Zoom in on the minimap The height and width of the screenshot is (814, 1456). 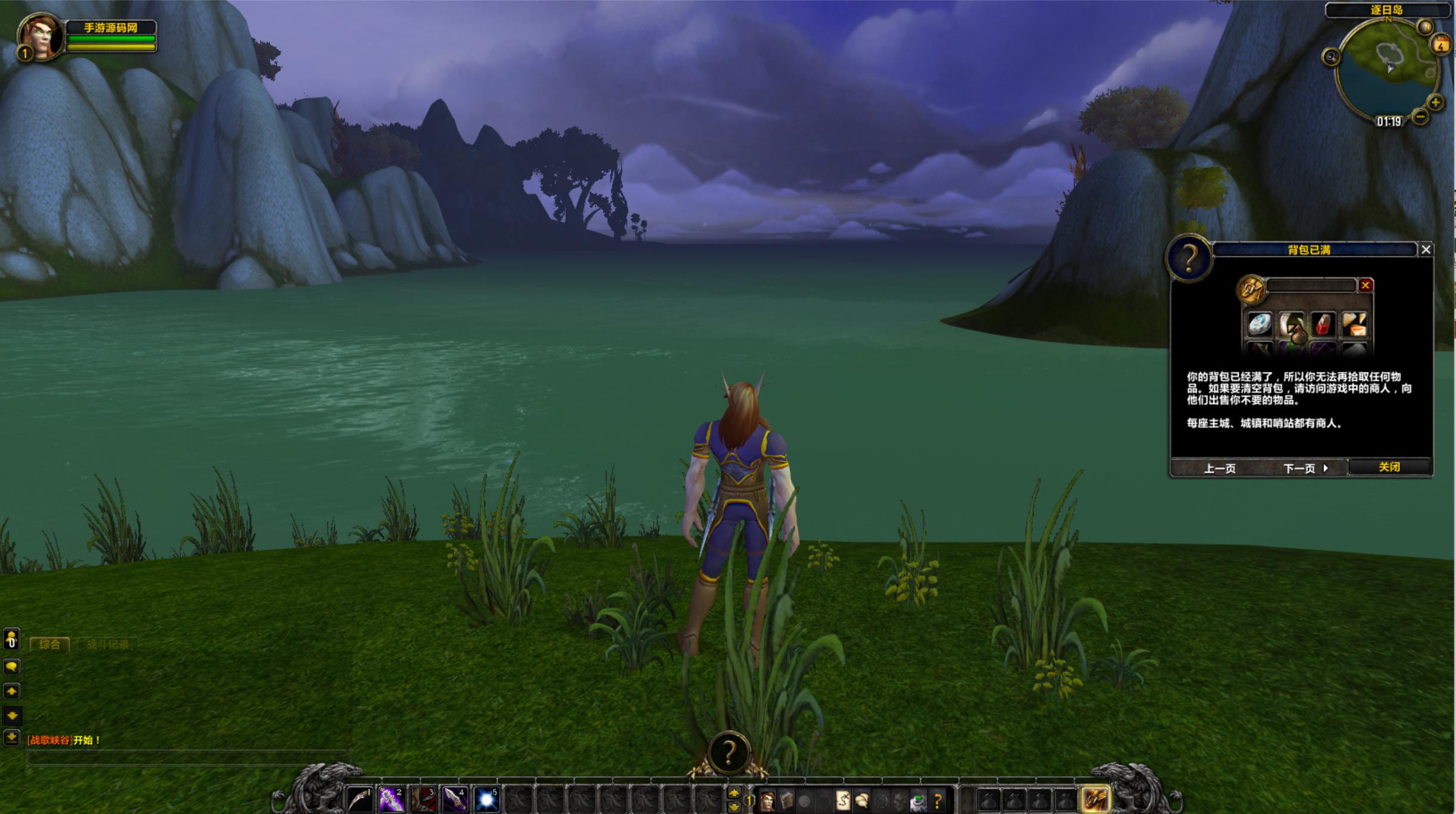(x=1436, y=102)
